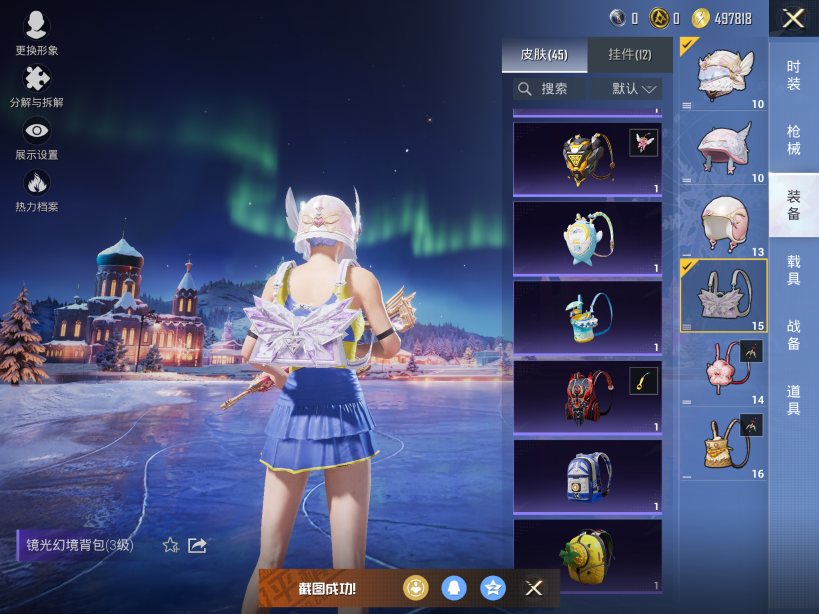Select the winged white helmet at top
819x614 pixels.
[x=724, y=73]
